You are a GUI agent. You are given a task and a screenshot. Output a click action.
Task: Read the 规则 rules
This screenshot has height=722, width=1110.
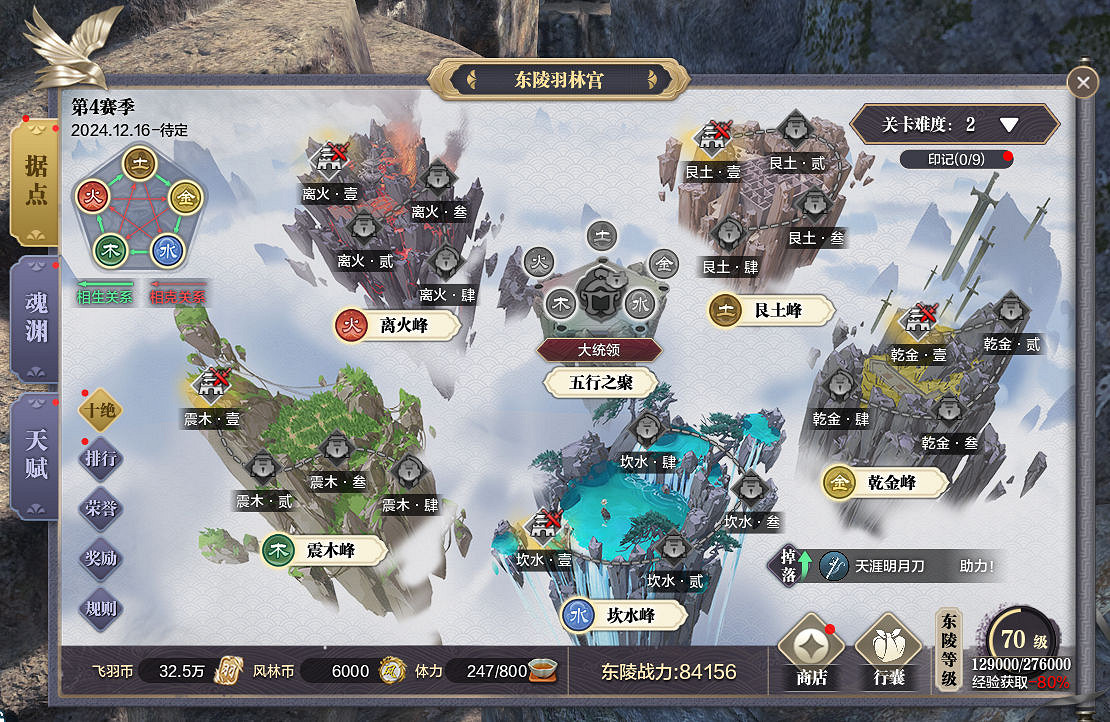click(100, 608)
